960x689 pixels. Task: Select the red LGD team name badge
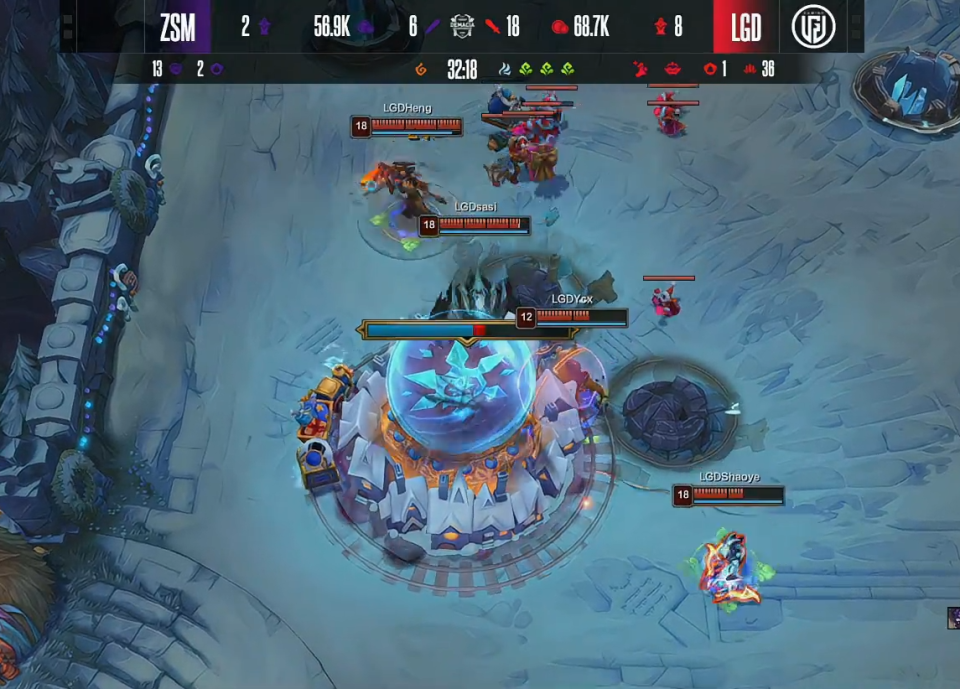[745, 27]
